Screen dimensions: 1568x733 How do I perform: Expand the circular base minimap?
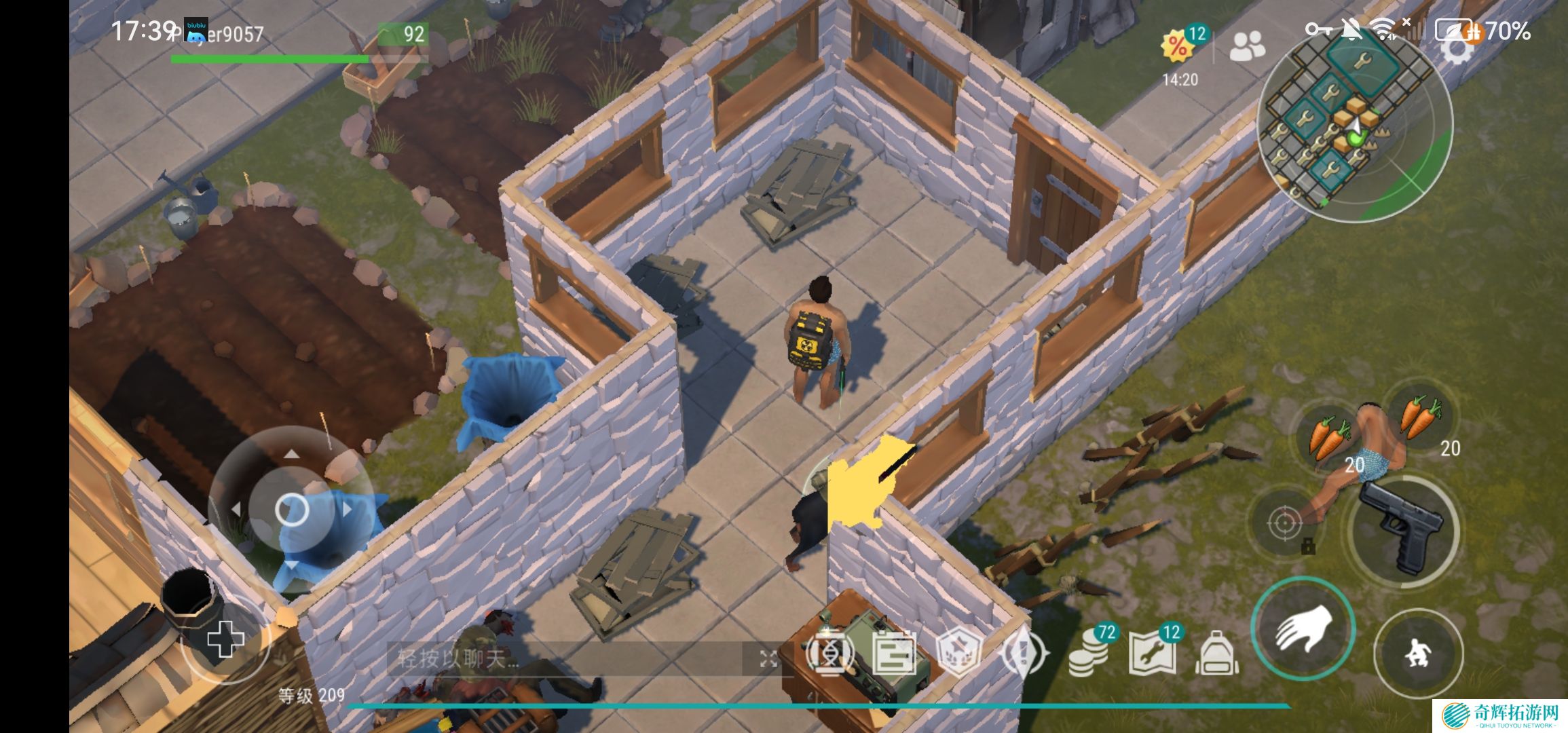pyautogui.click(x=1355, y=126)
